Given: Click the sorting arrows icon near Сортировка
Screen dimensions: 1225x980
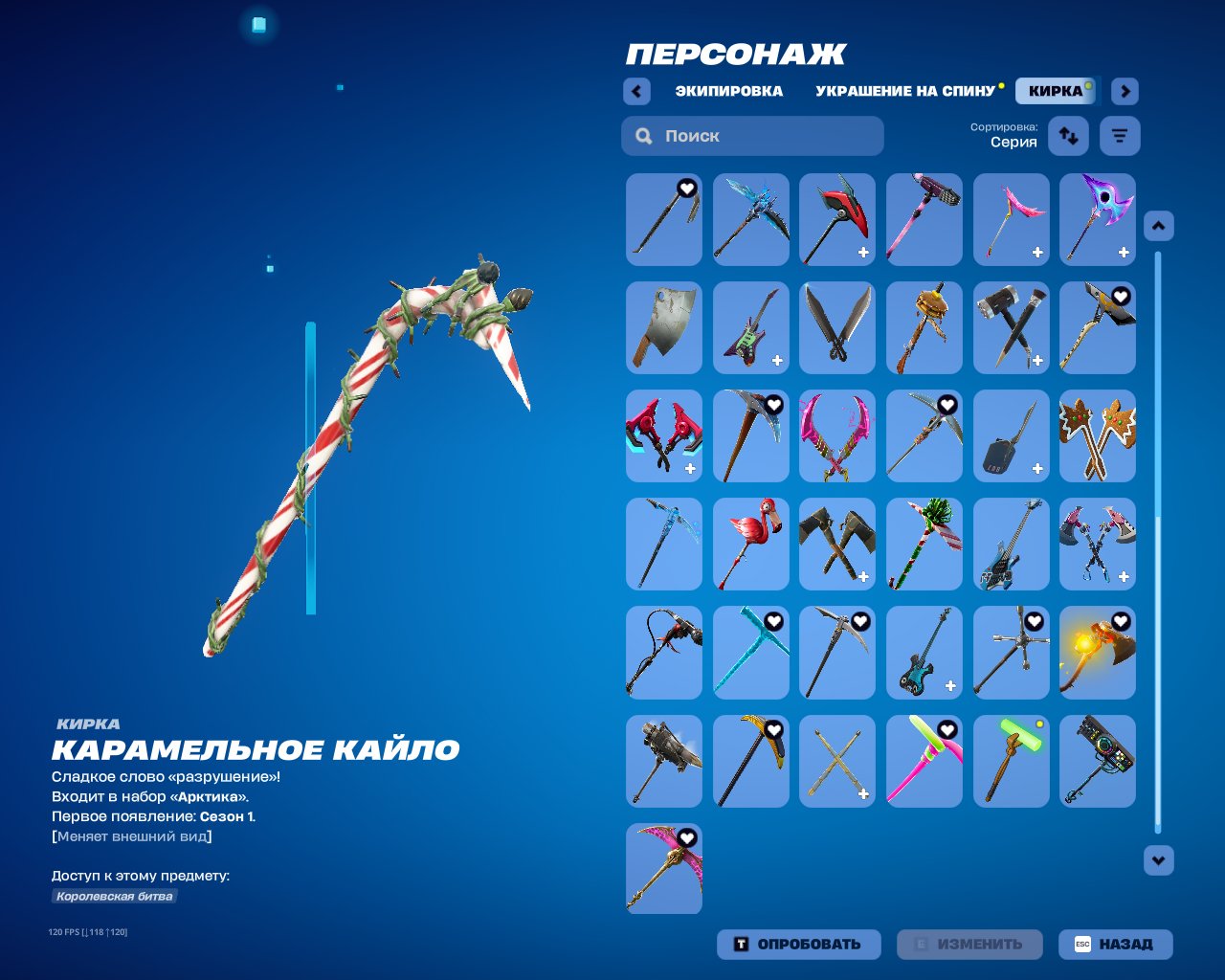Looking at the screenshot, I should [x=1067, y=136].
